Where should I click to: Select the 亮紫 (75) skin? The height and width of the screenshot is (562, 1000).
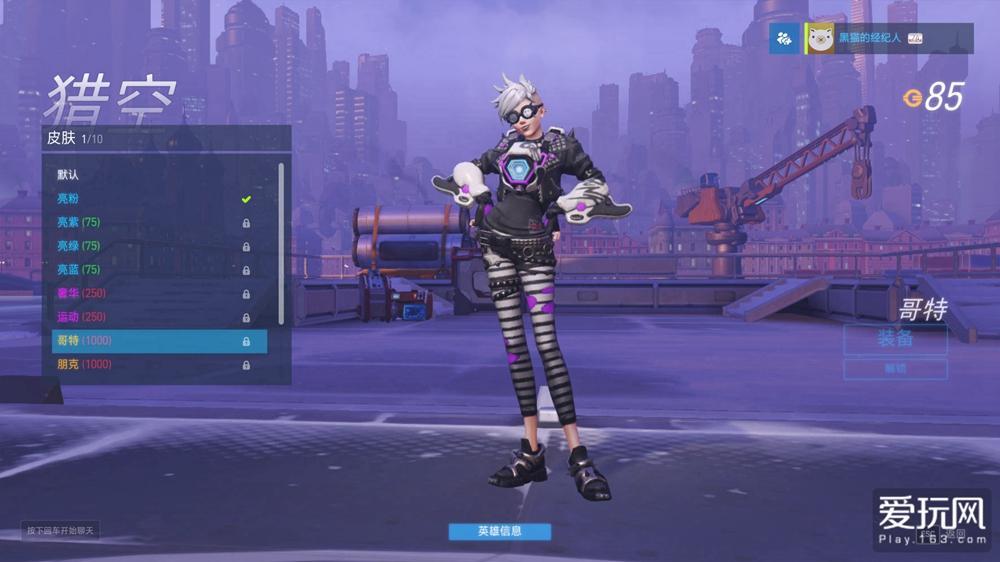tap(155, 222)
